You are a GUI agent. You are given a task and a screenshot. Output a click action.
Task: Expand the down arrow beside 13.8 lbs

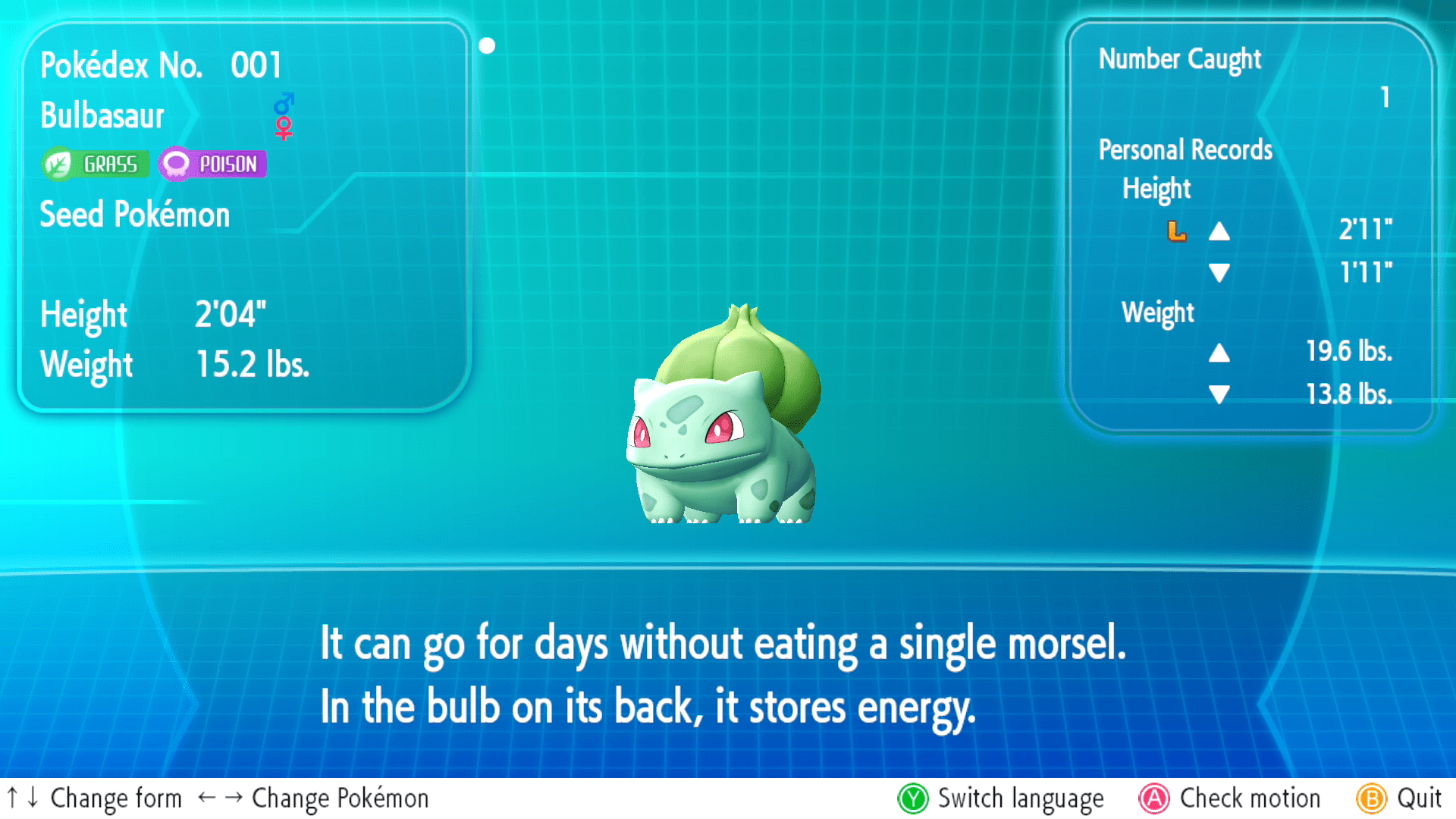coord(1221,394)
